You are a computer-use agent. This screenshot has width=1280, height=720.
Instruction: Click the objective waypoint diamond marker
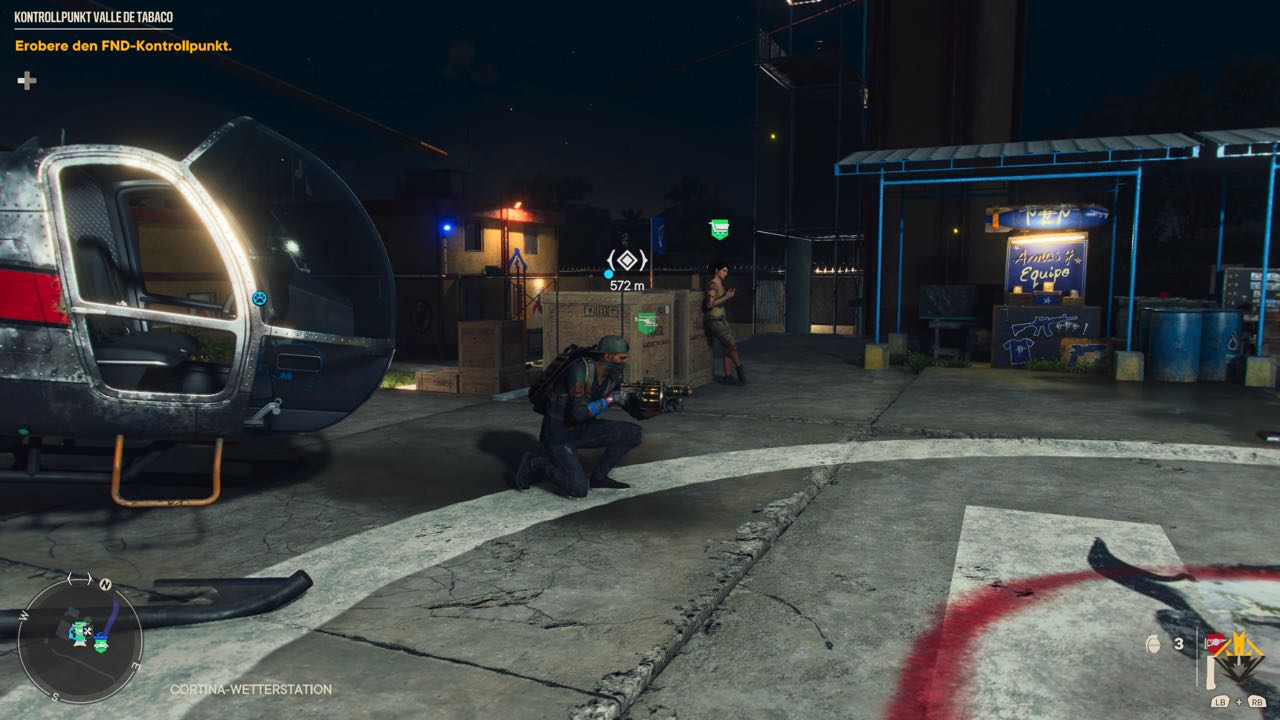coord(627,261)
